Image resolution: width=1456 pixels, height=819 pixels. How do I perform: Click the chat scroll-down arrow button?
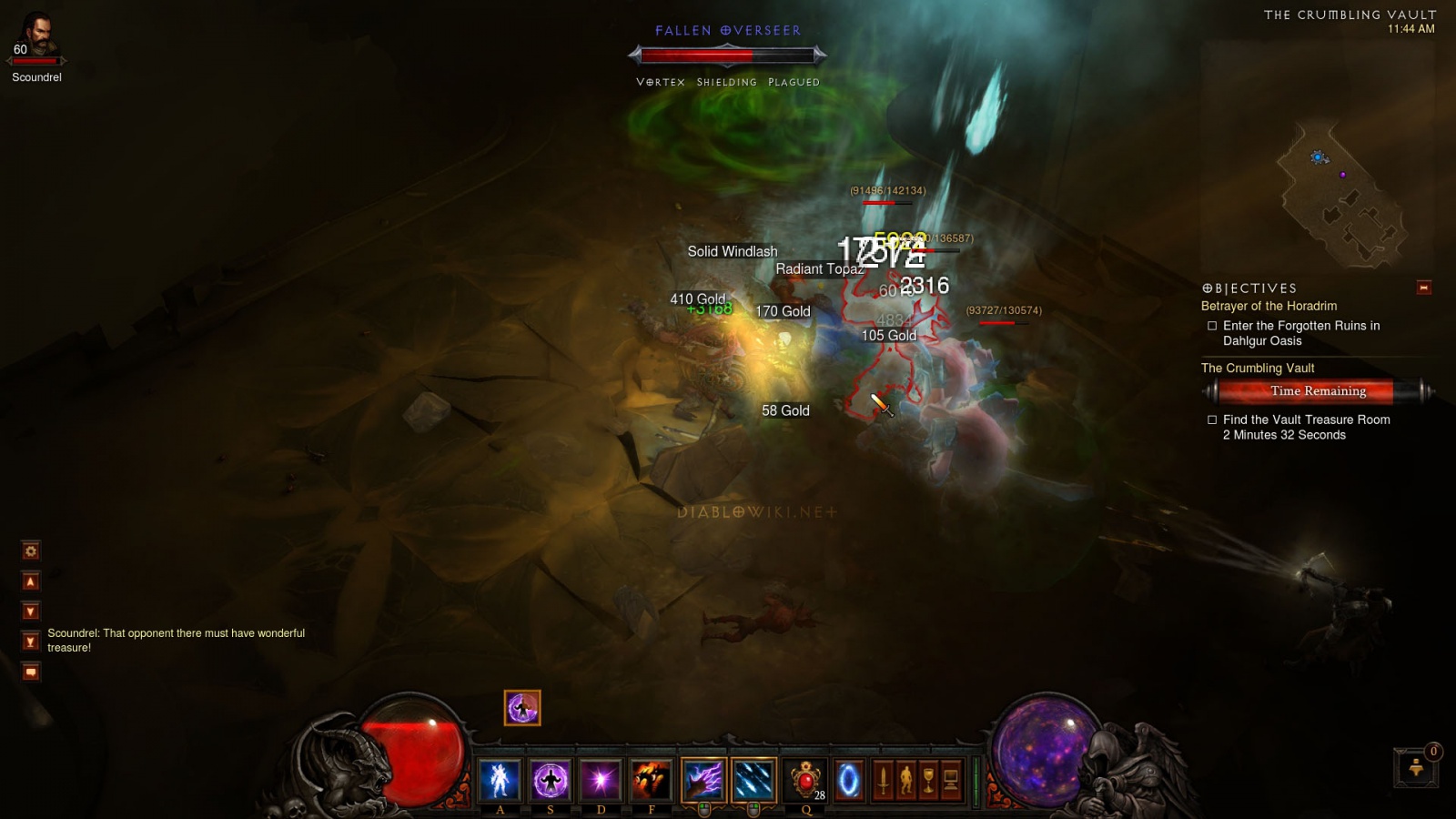click(31, 612)
